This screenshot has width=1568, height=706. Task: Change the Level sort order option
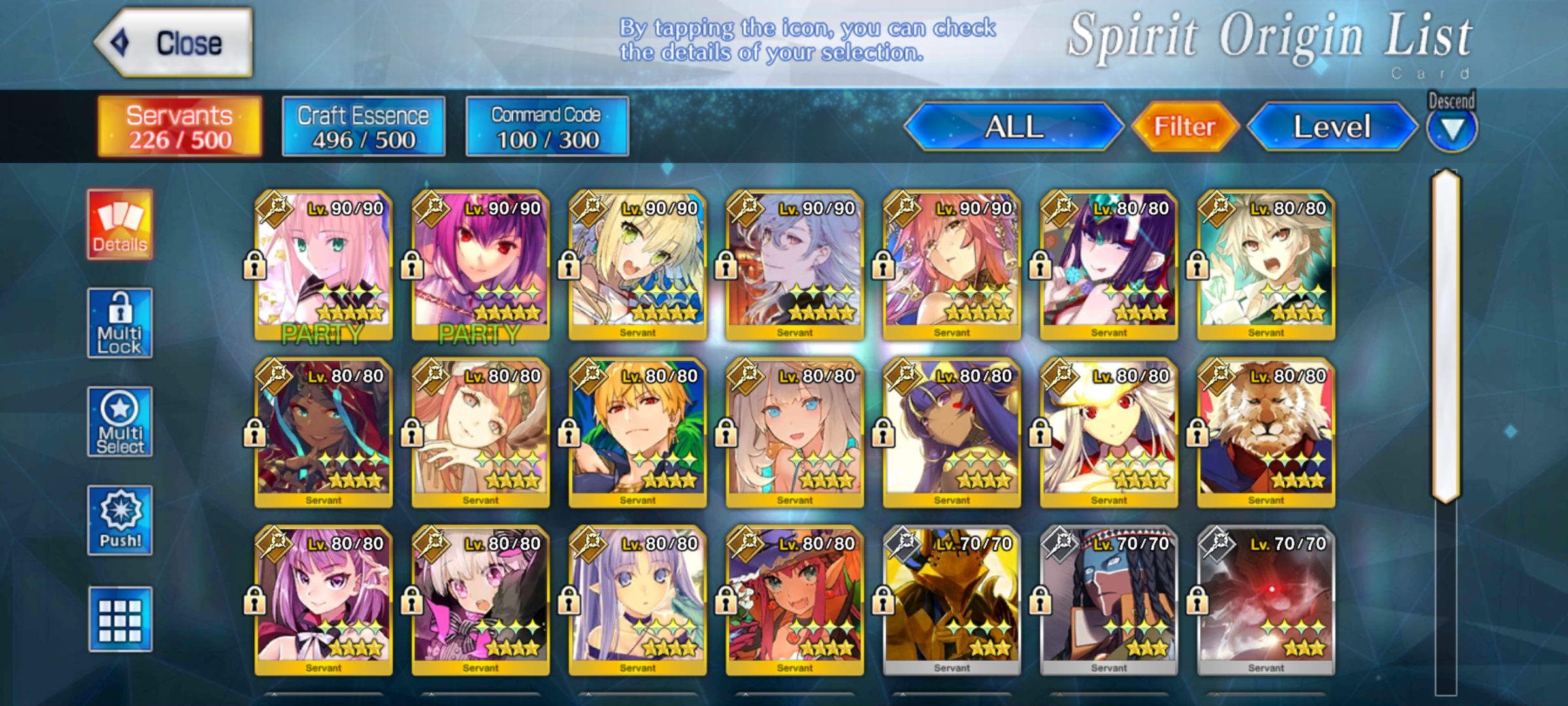pos(1332,127)
